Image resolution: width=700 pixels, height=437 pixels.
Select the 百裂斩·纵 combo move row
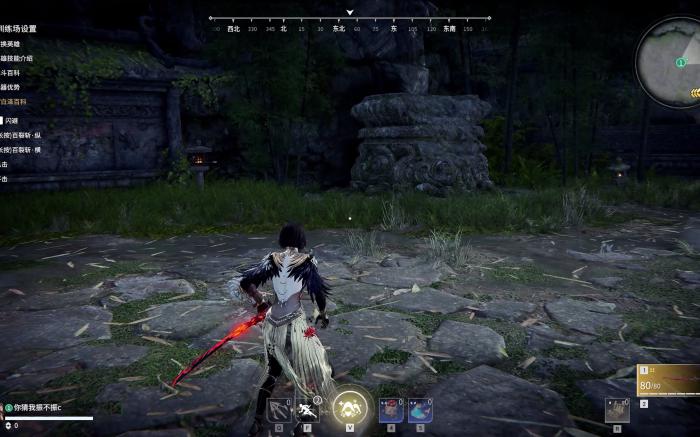point(20,135)
